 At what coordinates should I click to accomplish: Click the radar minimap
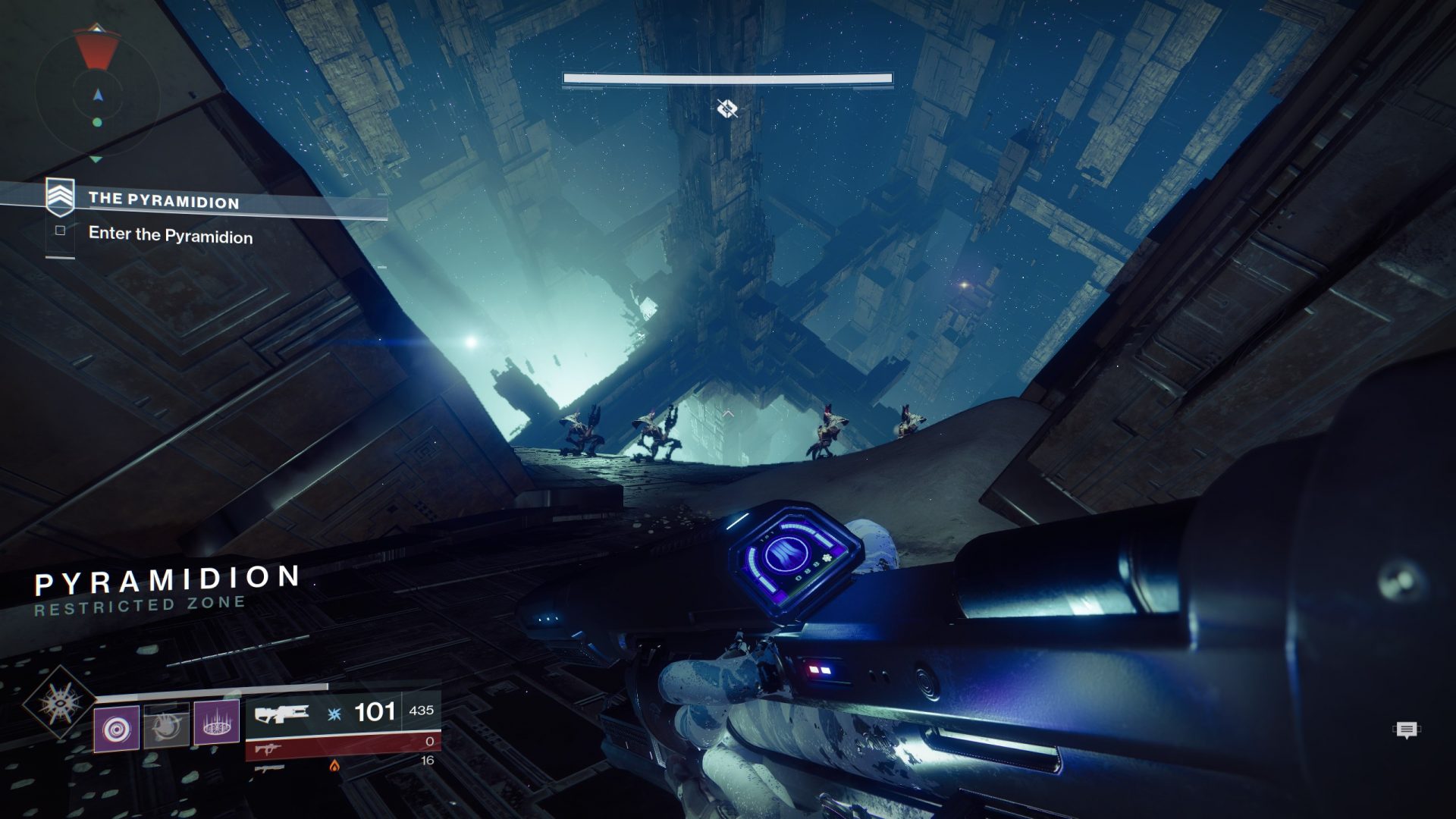[97, 96]
